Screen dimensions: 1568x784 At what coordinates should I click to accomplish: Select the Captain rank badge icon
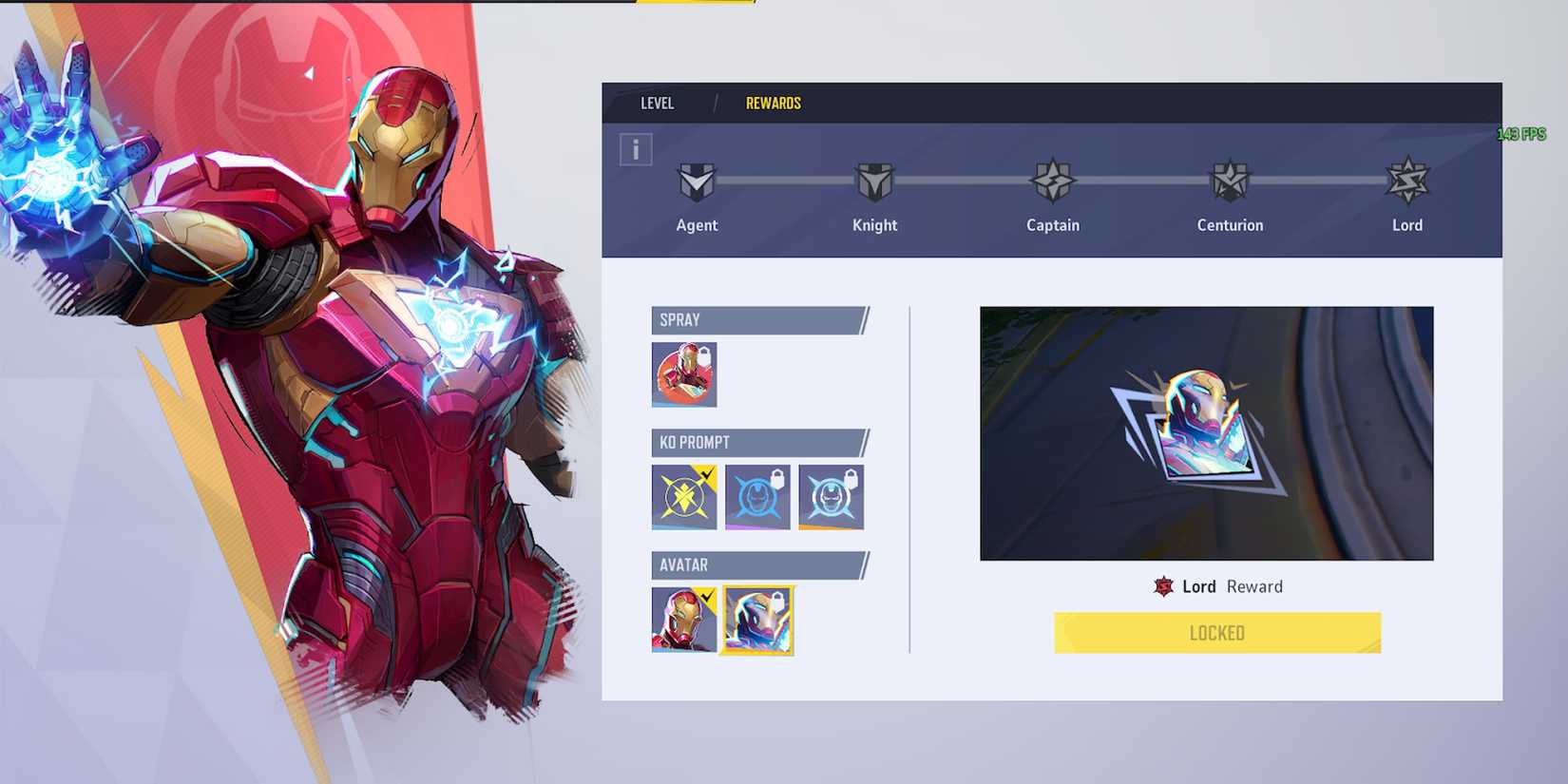click(1052, 181)
